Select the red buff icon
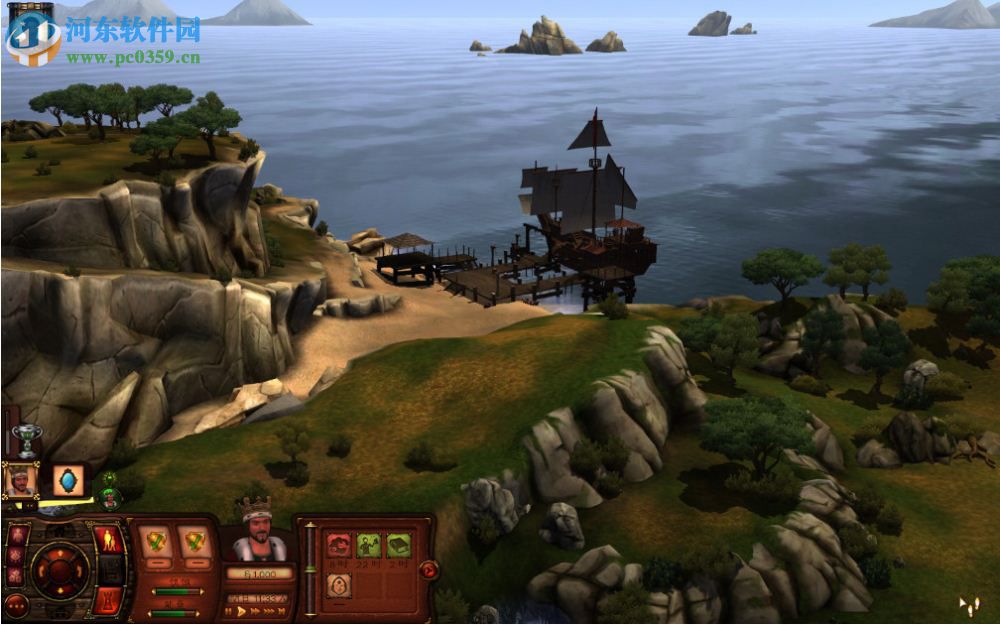1000x625 pixels. [339, 546]
